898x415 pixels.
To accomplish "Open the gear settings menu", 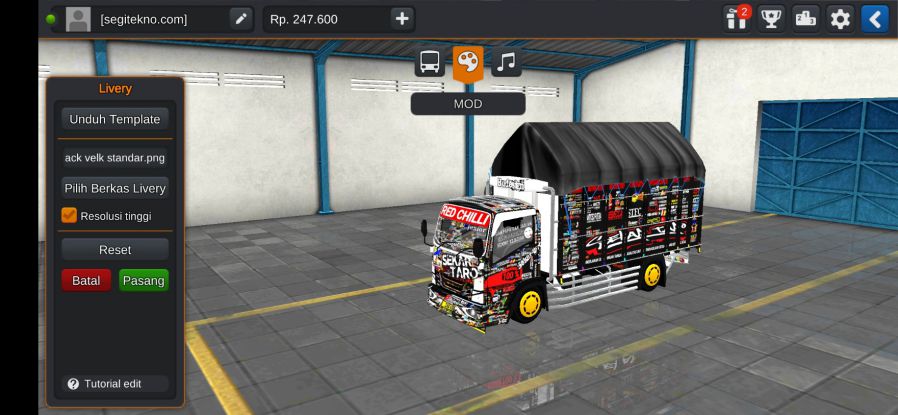I will (x=840, y=18).
